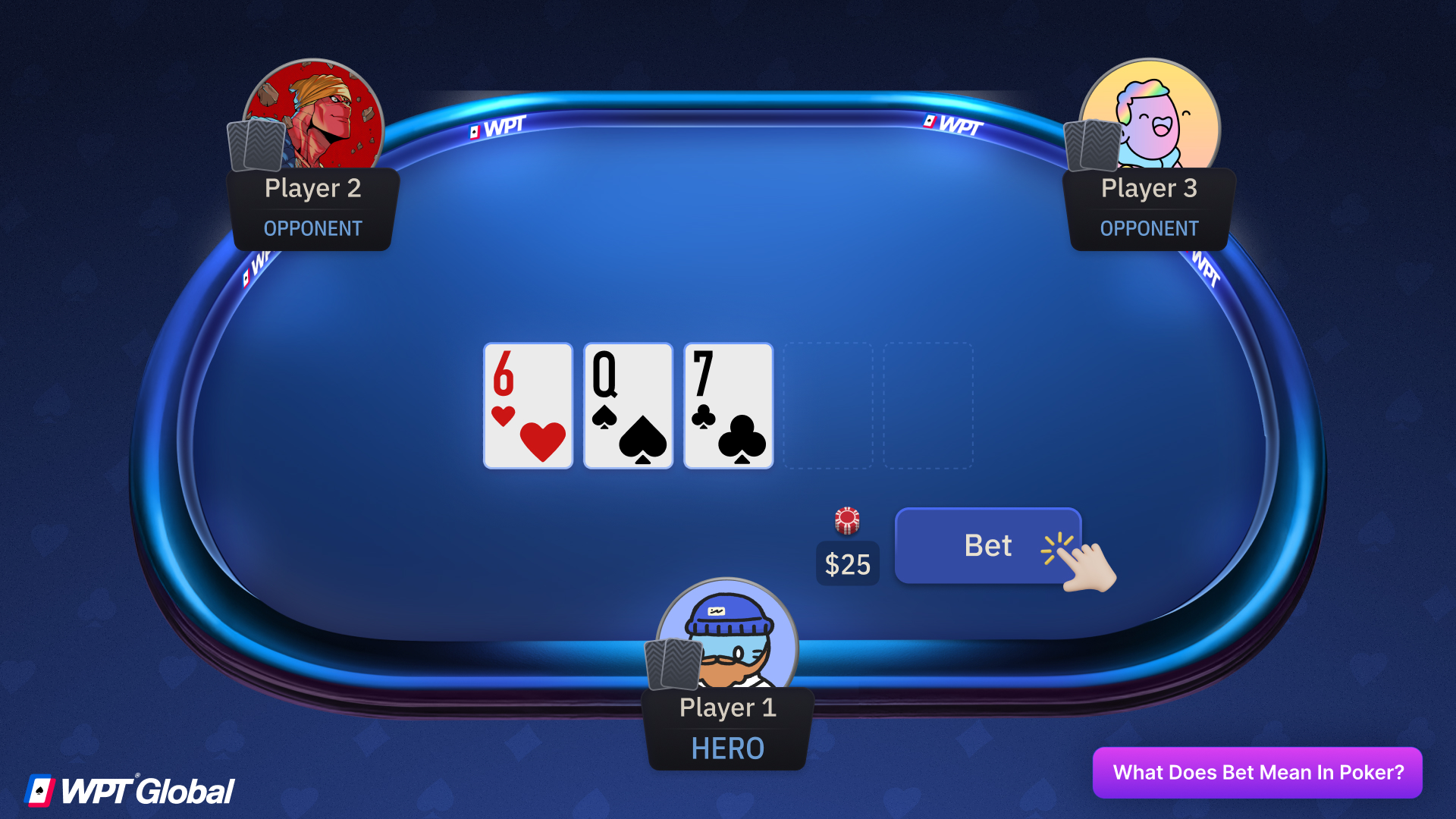The height and width of the screenshot is (819, 1456).
Task: Select Player 3's avatar
Action: click(1152, 115)
